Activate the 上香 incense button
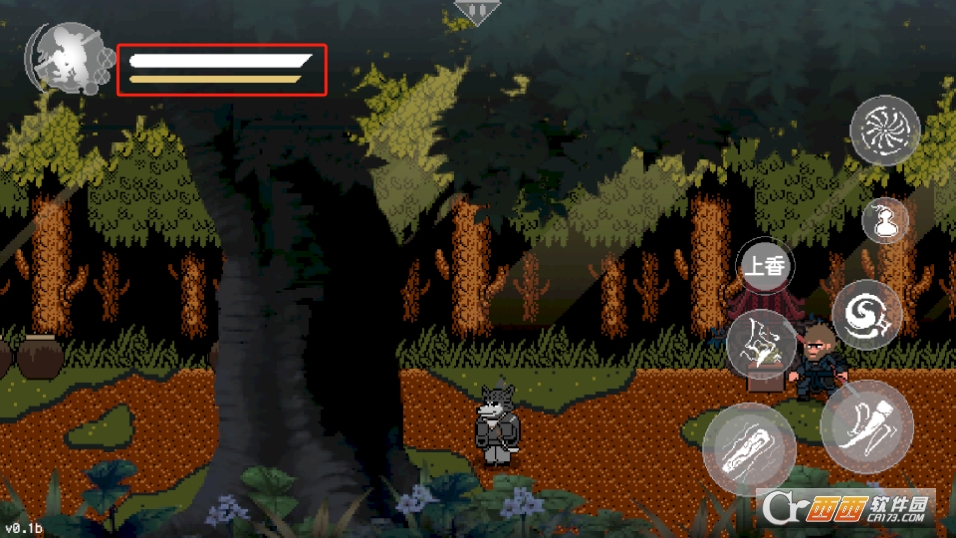This screenshot has width=956, height=538. tap(765, 266)
